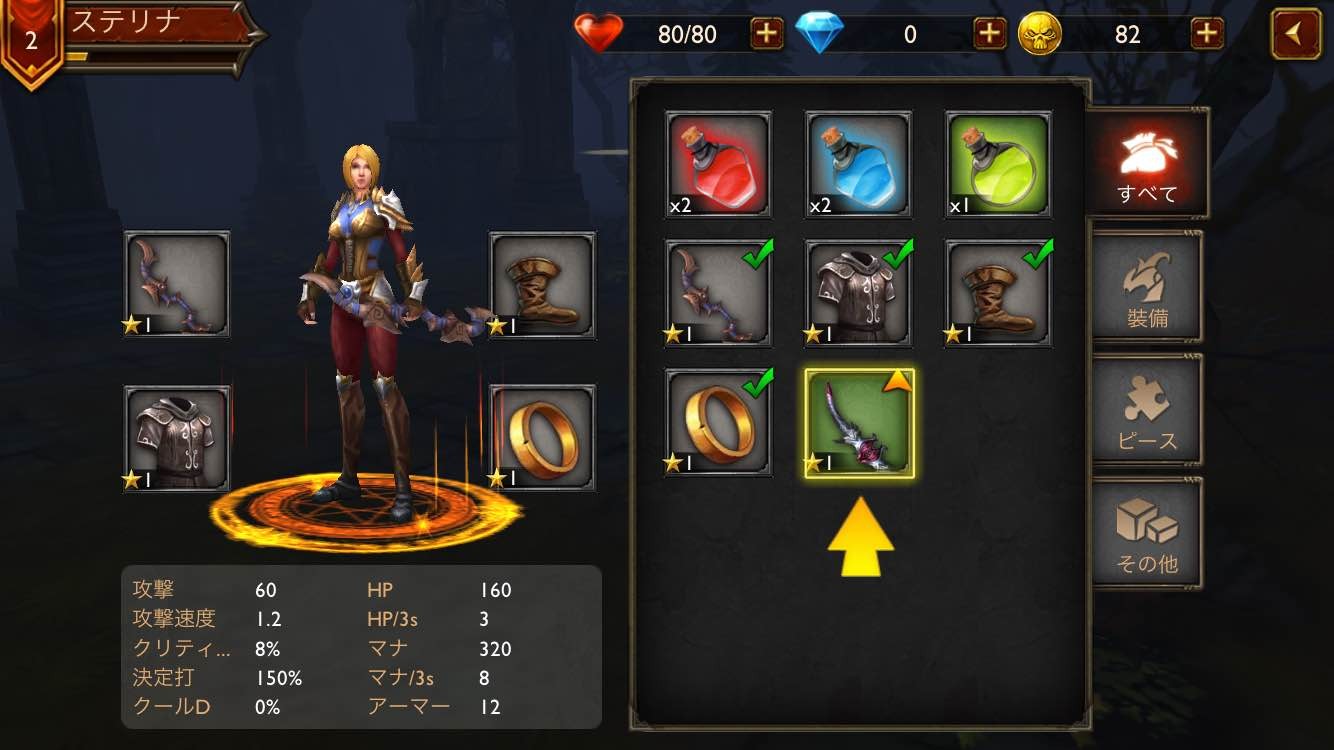Go back with the arrow button

click(1296, 34)
